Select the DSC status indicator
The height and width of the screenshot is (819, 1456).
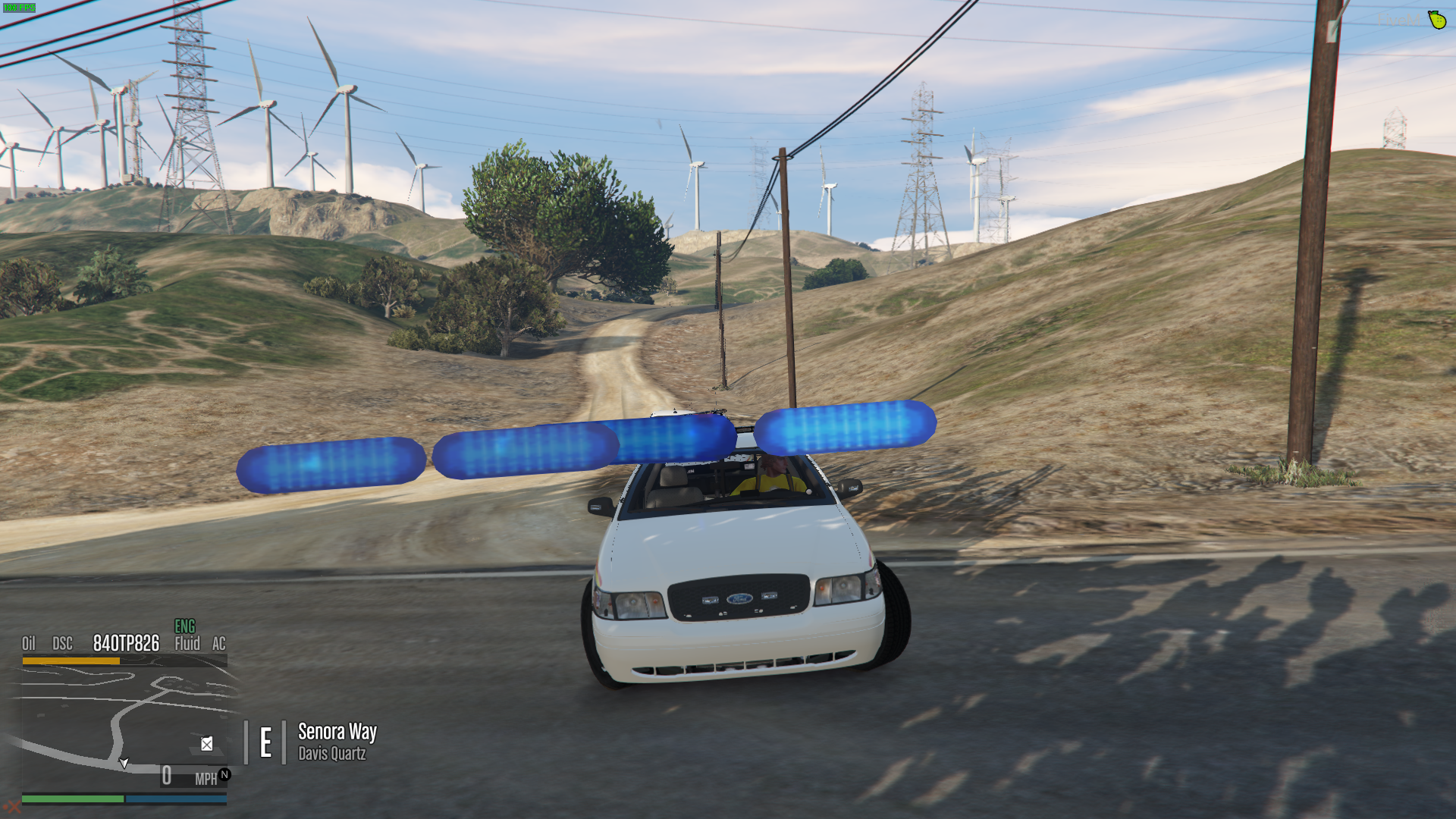(62, 644)
